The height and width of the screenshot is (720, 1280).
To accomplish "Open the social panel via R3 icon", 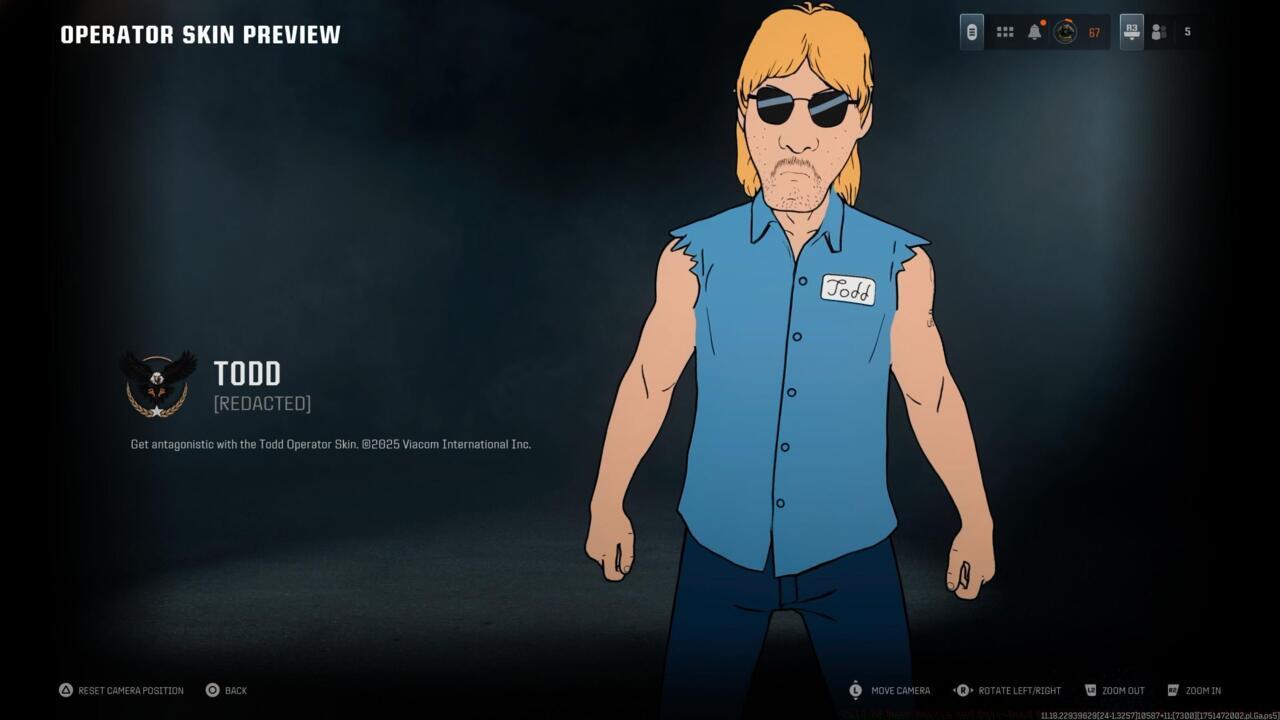I will tap(1131, 31).
